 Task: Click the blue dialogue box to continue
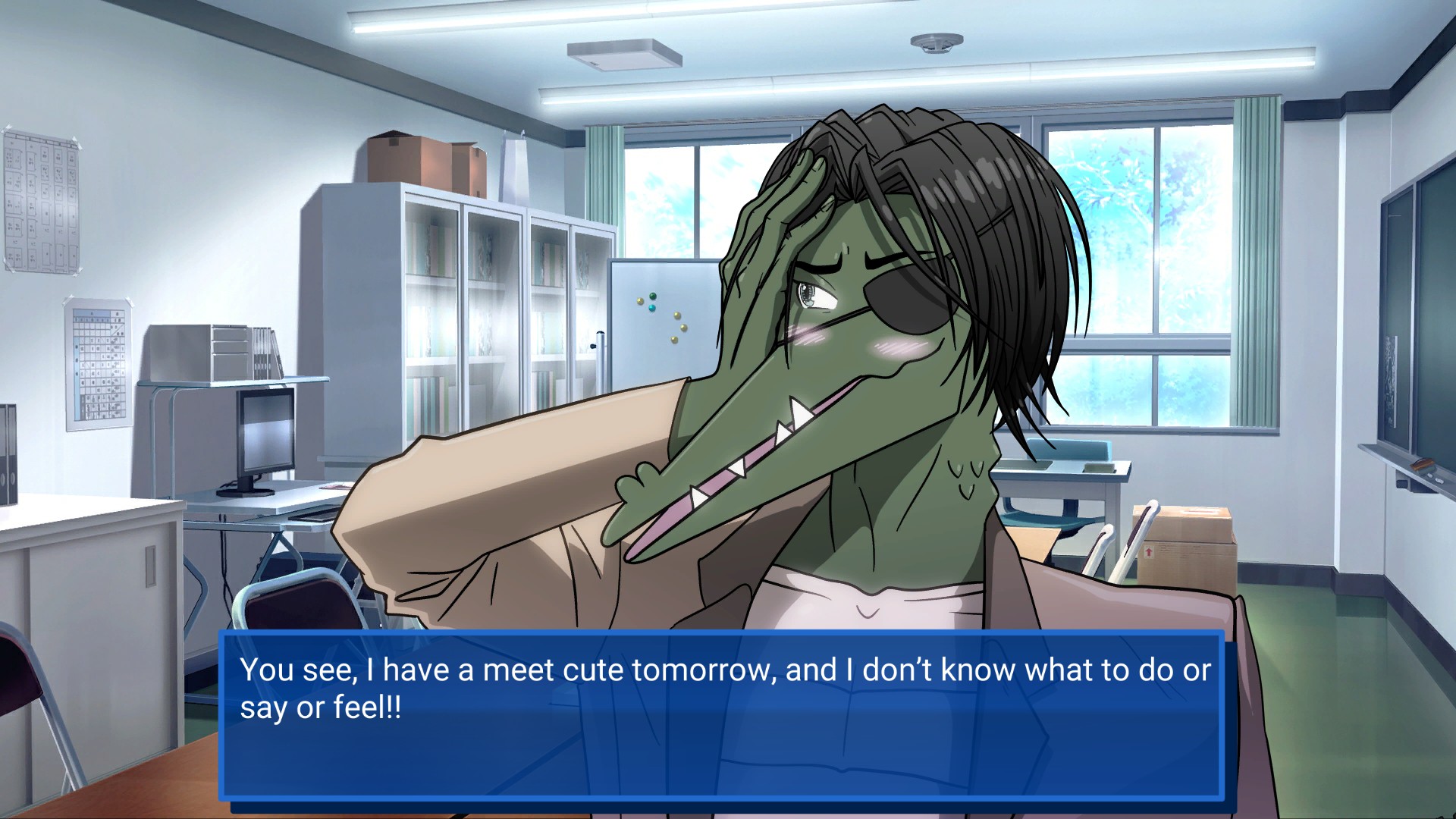(722, 717)
